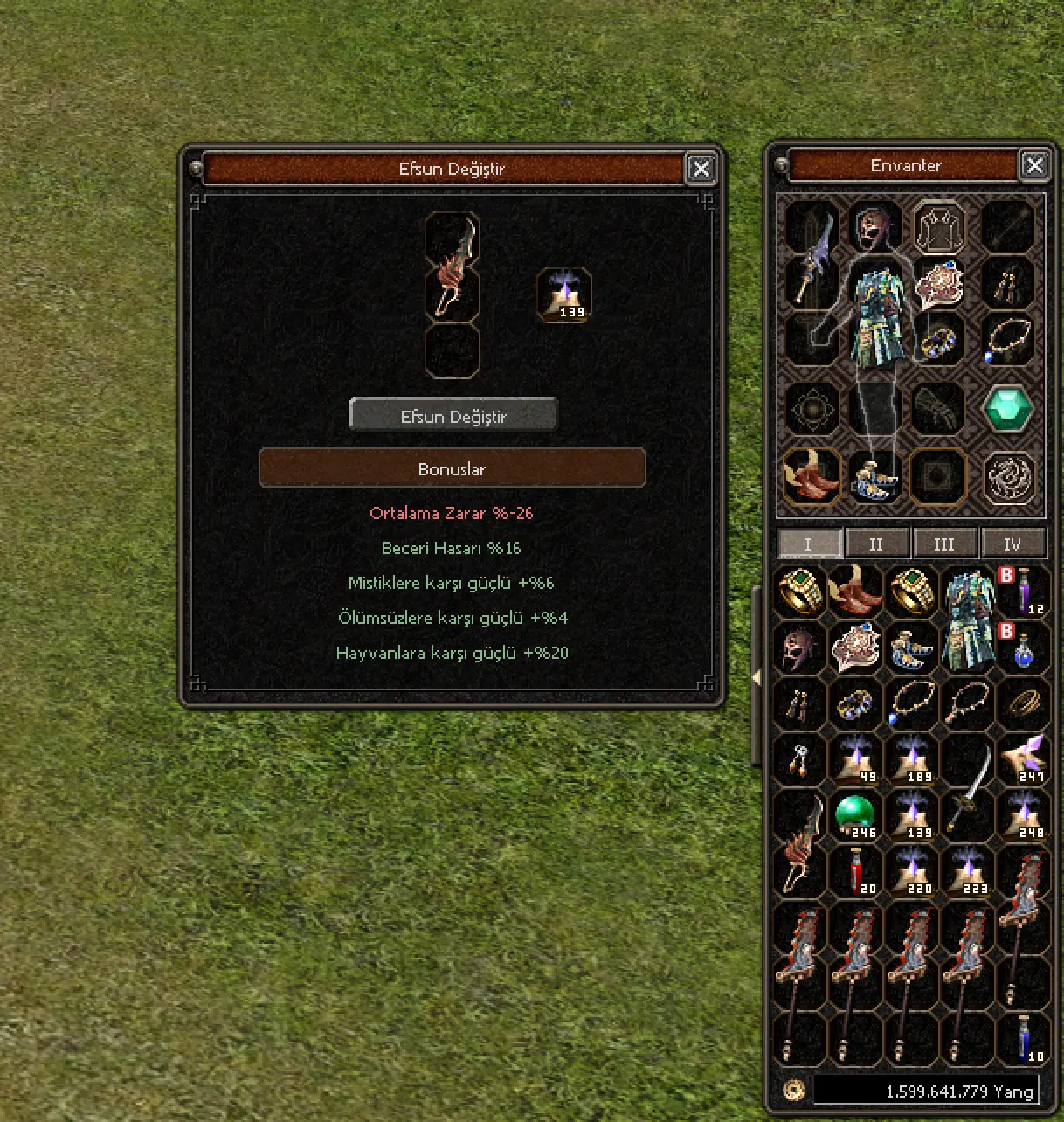1064x1122 pixels.
Task: Select the purple potion stack of 12
Action: pos(1023,592)
